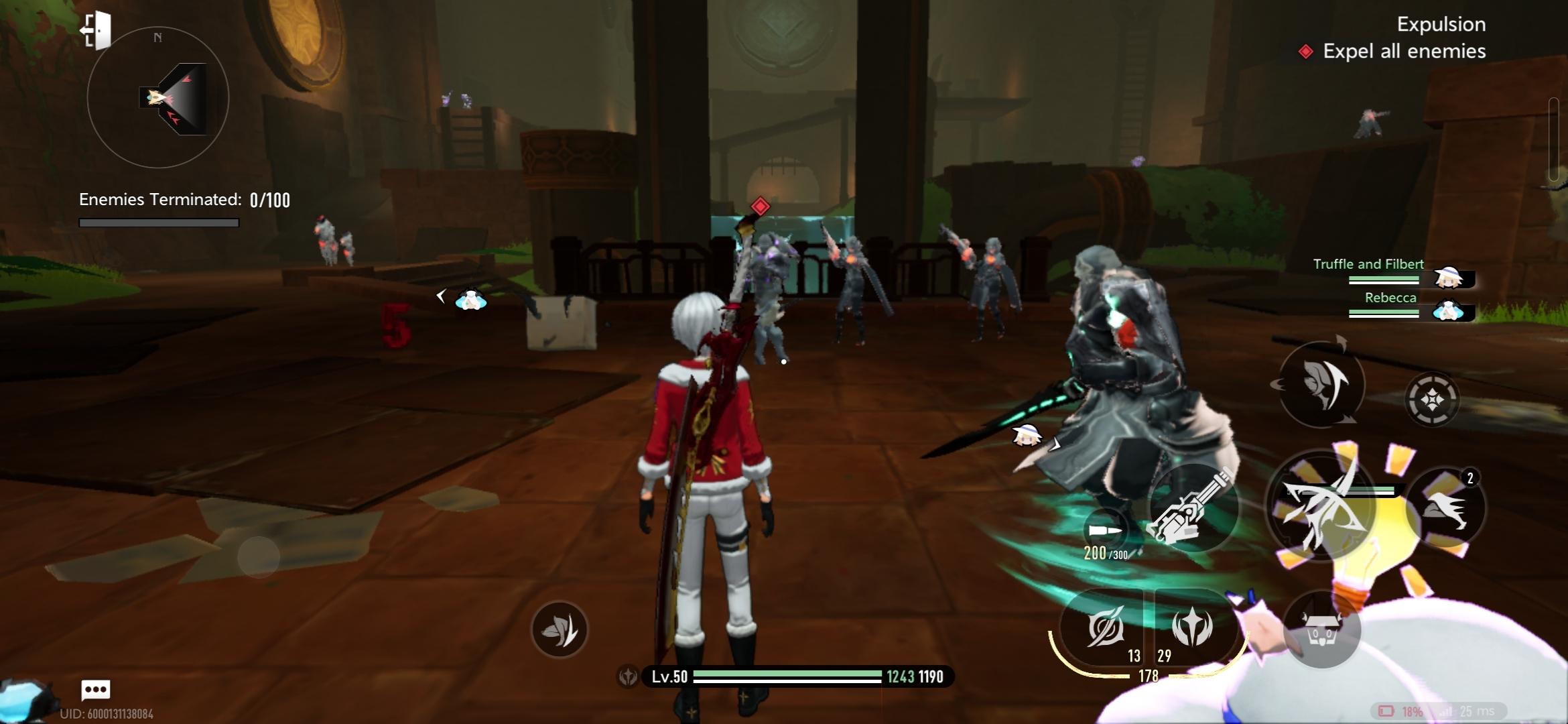The width and height of the screenshot is (1568, 724).
Task: Tap the door-shaped exit icon
Action: pyautogui.click(x=96, y=30)
